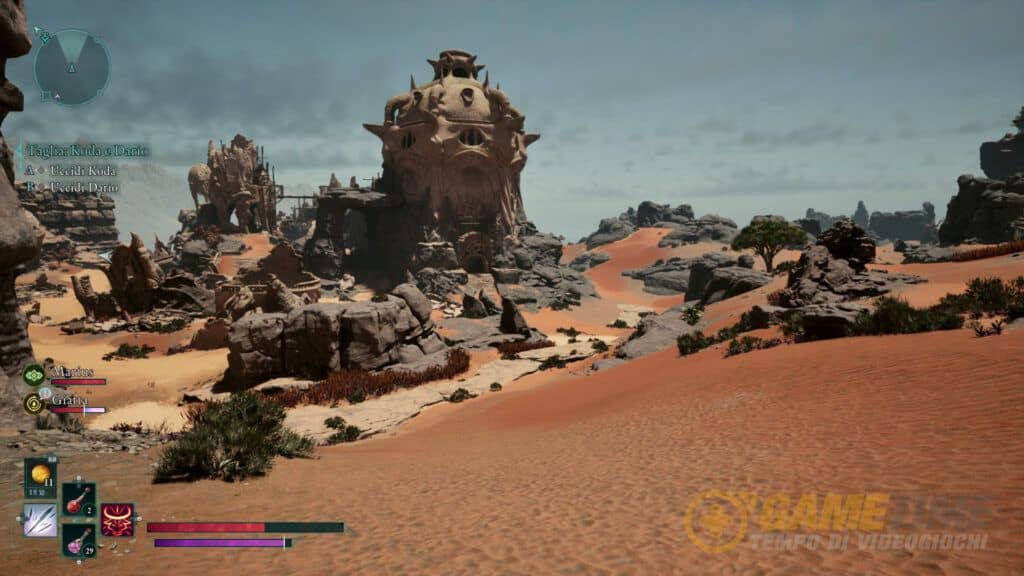Image resolution: width=1024 pixels, height=576 pixels.
Task: Open the circular minimap
Action: (71, 67)
